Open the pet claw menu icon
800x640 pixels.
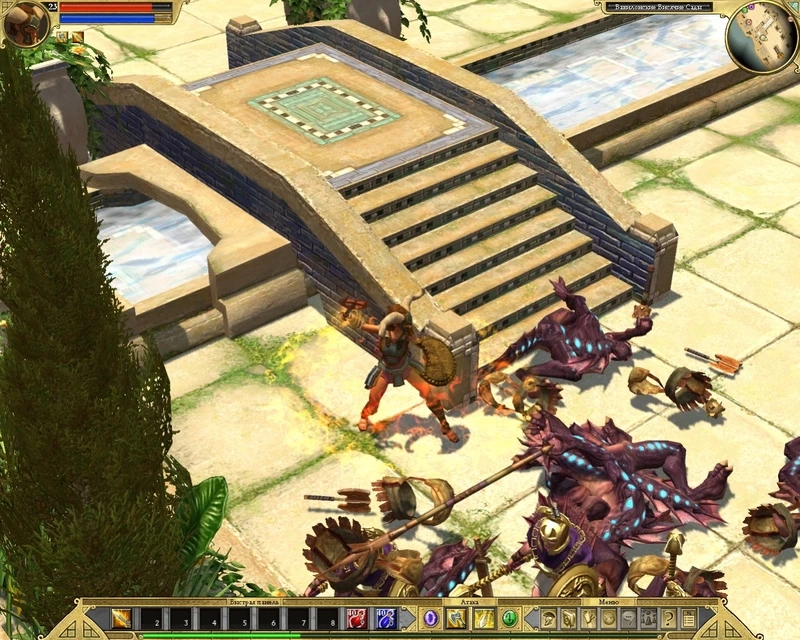click(x=588, y=618)
